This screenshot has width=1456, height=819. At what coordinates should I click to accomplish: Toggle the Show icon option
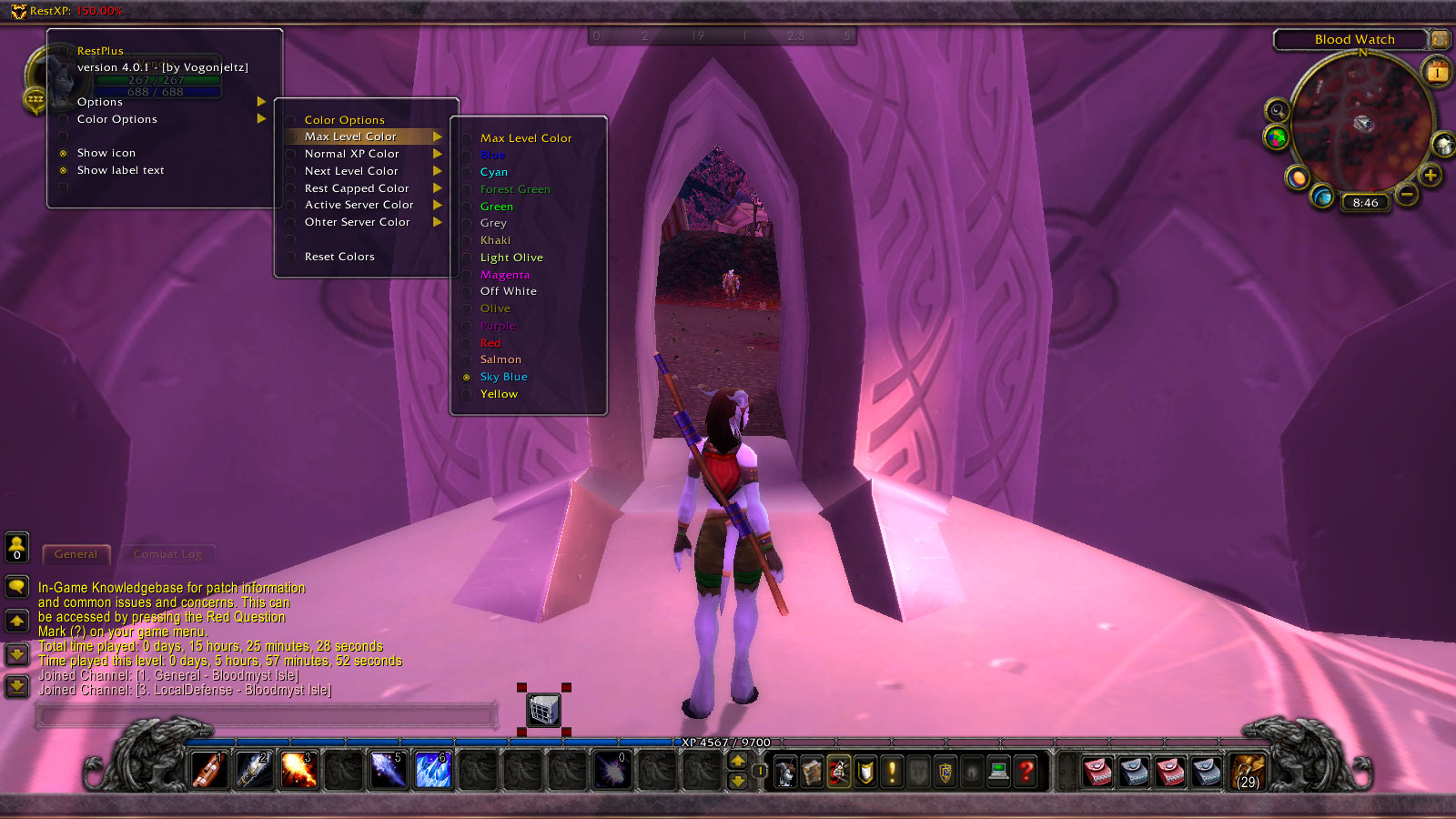point(106,153)
